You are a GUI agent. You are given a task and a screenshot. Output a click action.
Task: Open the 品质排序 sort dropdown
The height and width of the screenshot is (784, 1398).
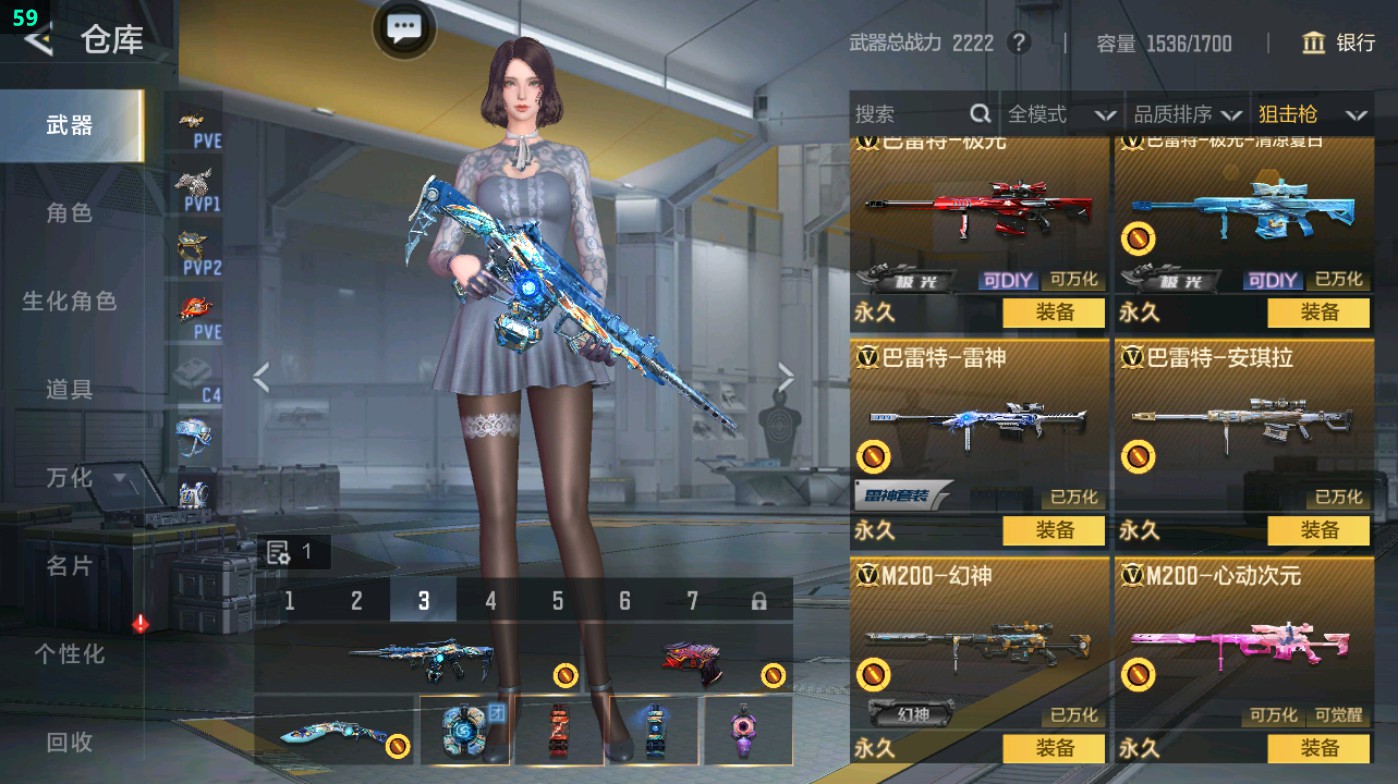tap(1187, 115)
